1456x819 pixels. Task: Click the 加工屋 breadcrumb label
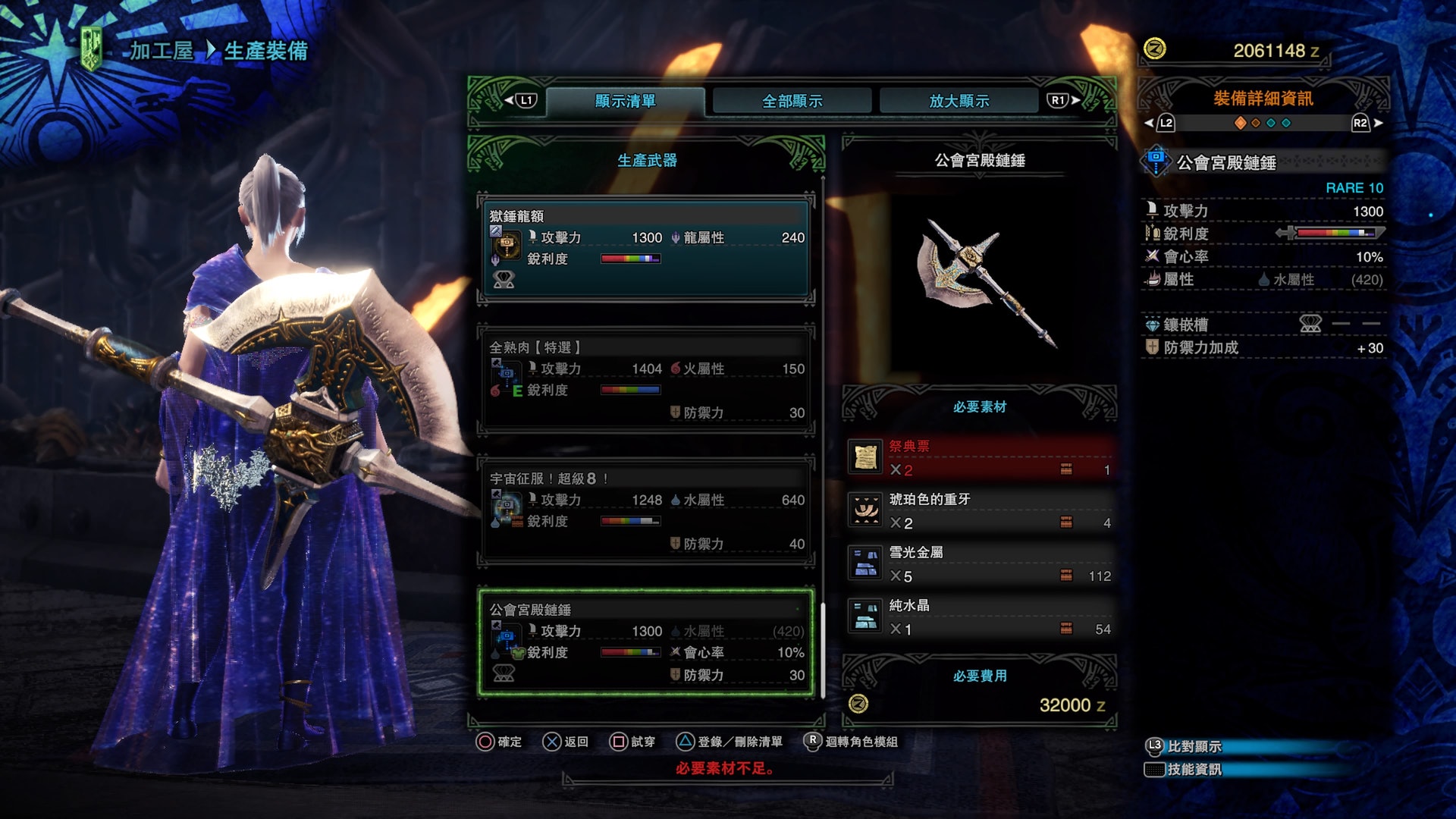(x=161, y=51)
